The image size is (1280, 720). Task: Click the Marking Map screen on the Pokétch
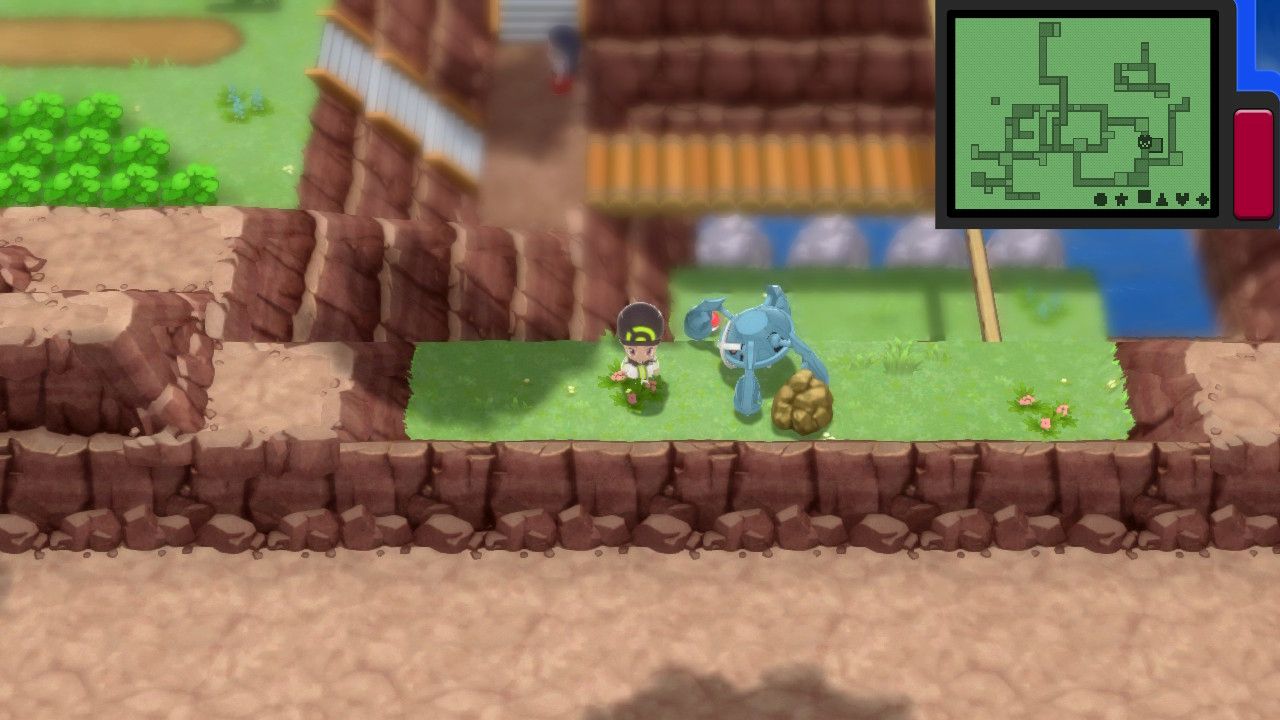(1085, 110)
